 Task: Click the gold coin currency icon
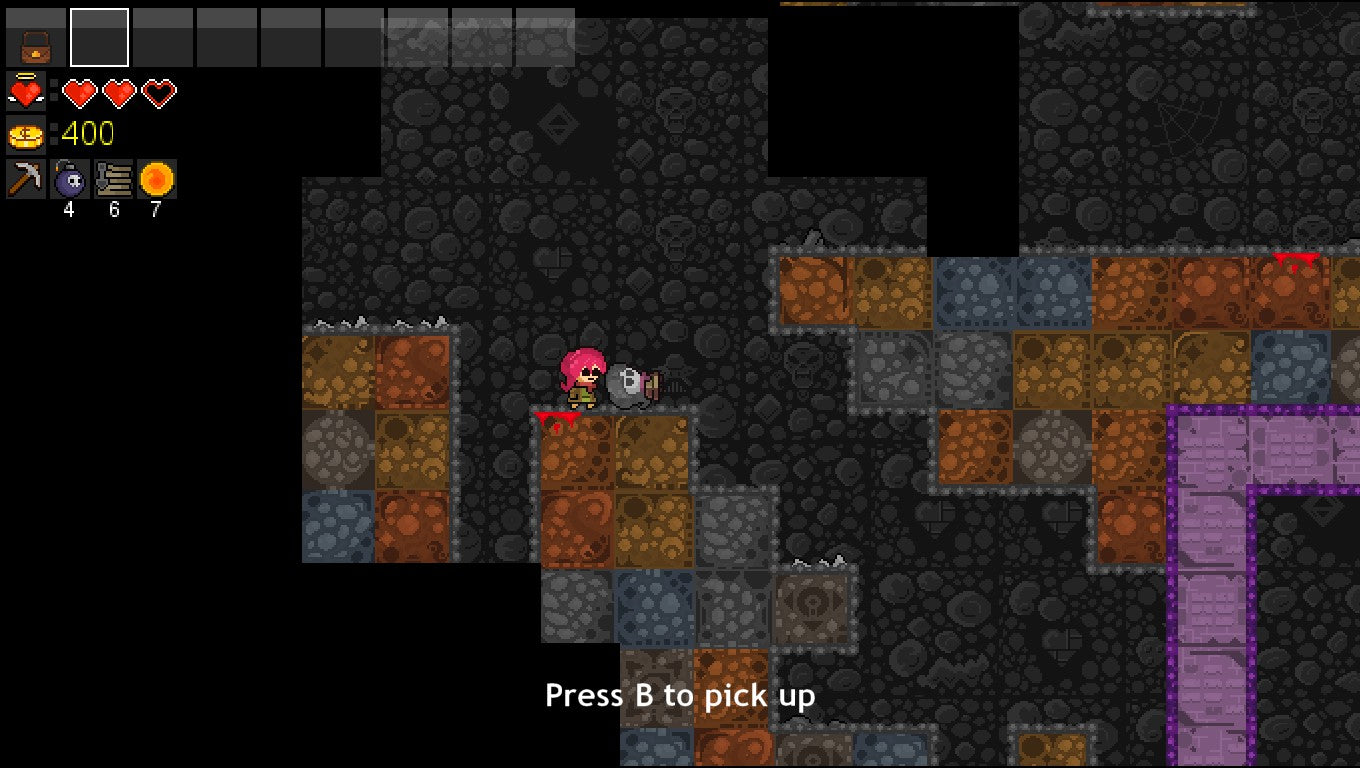coord(25,134)
